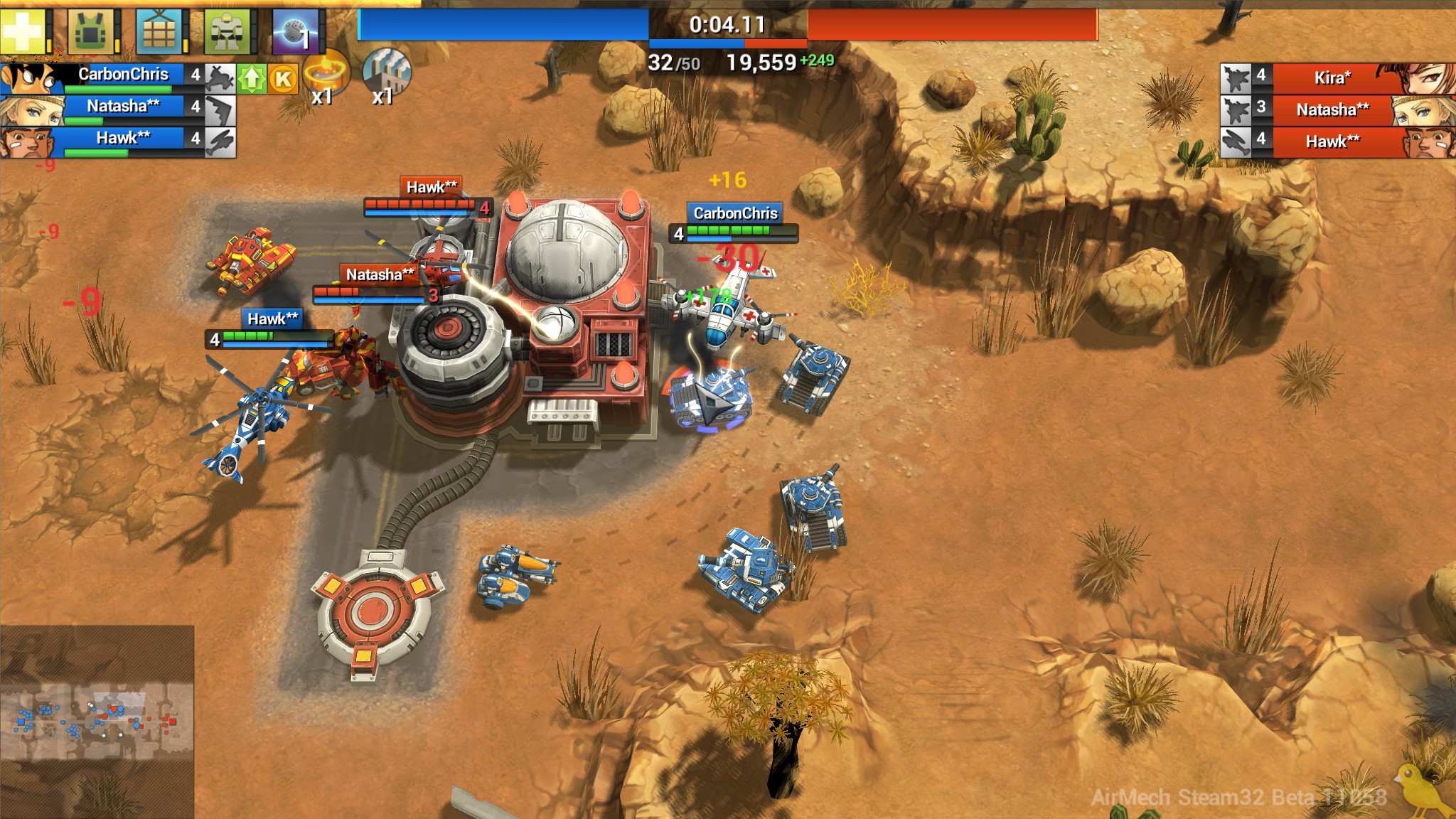Select the CarbonChris nameplate in the team list
This screenshot has height=819, width=1456.
click(124, 74)
